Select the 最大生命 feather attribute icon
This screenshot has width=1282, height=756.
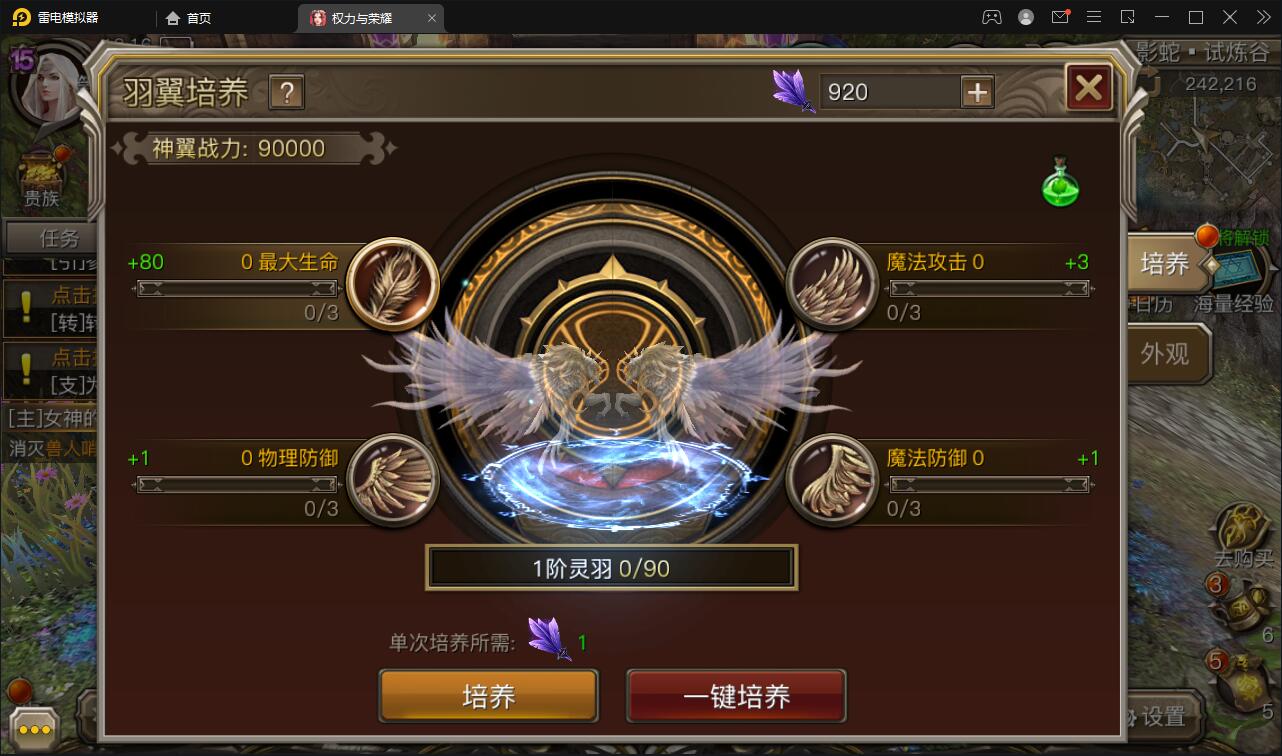tap(392, 283)
